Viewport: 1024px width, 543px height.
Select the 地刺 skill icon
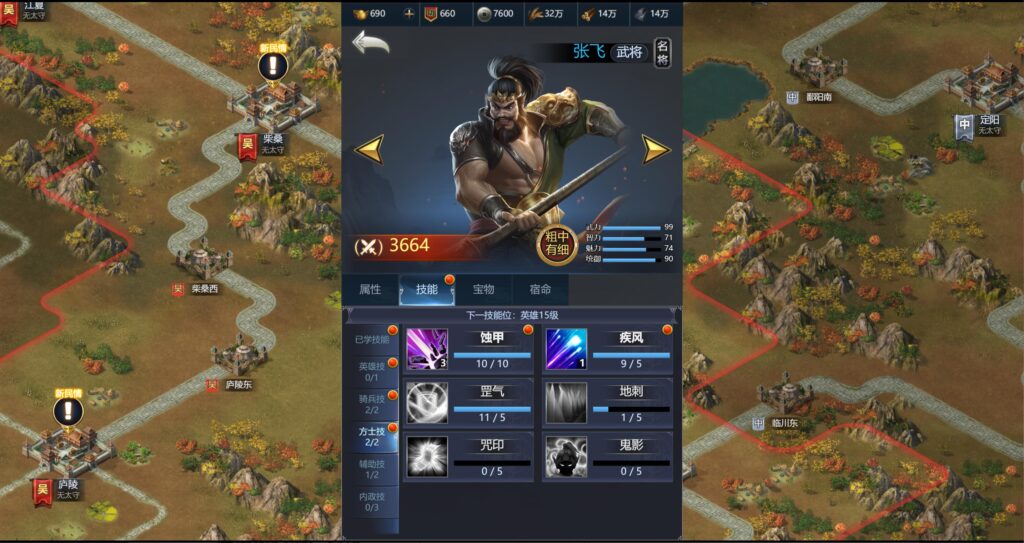(x=566, y=402)
